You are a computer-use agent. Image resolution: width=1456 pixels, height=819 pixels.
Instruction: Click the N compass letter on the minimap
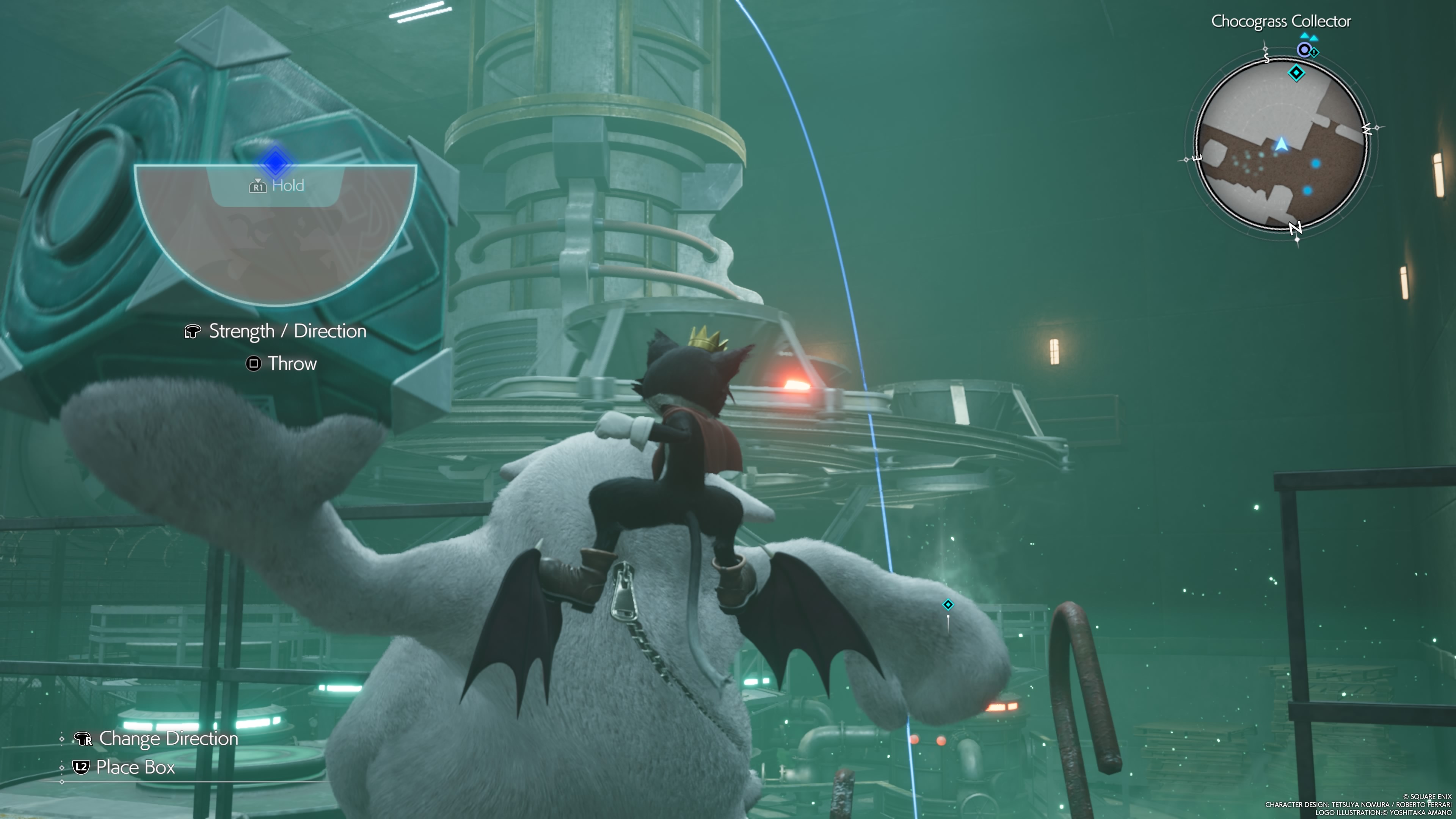[1296, 228]
